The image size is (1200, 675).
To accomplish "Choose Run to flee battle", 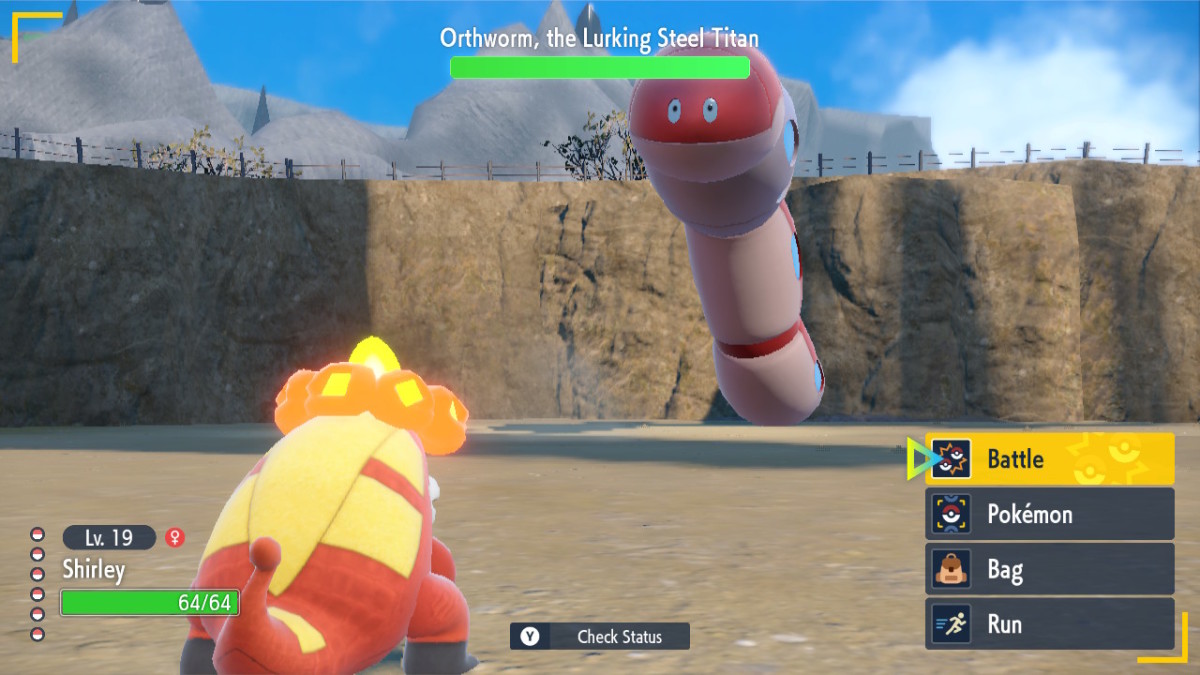I will (1049, 624).
